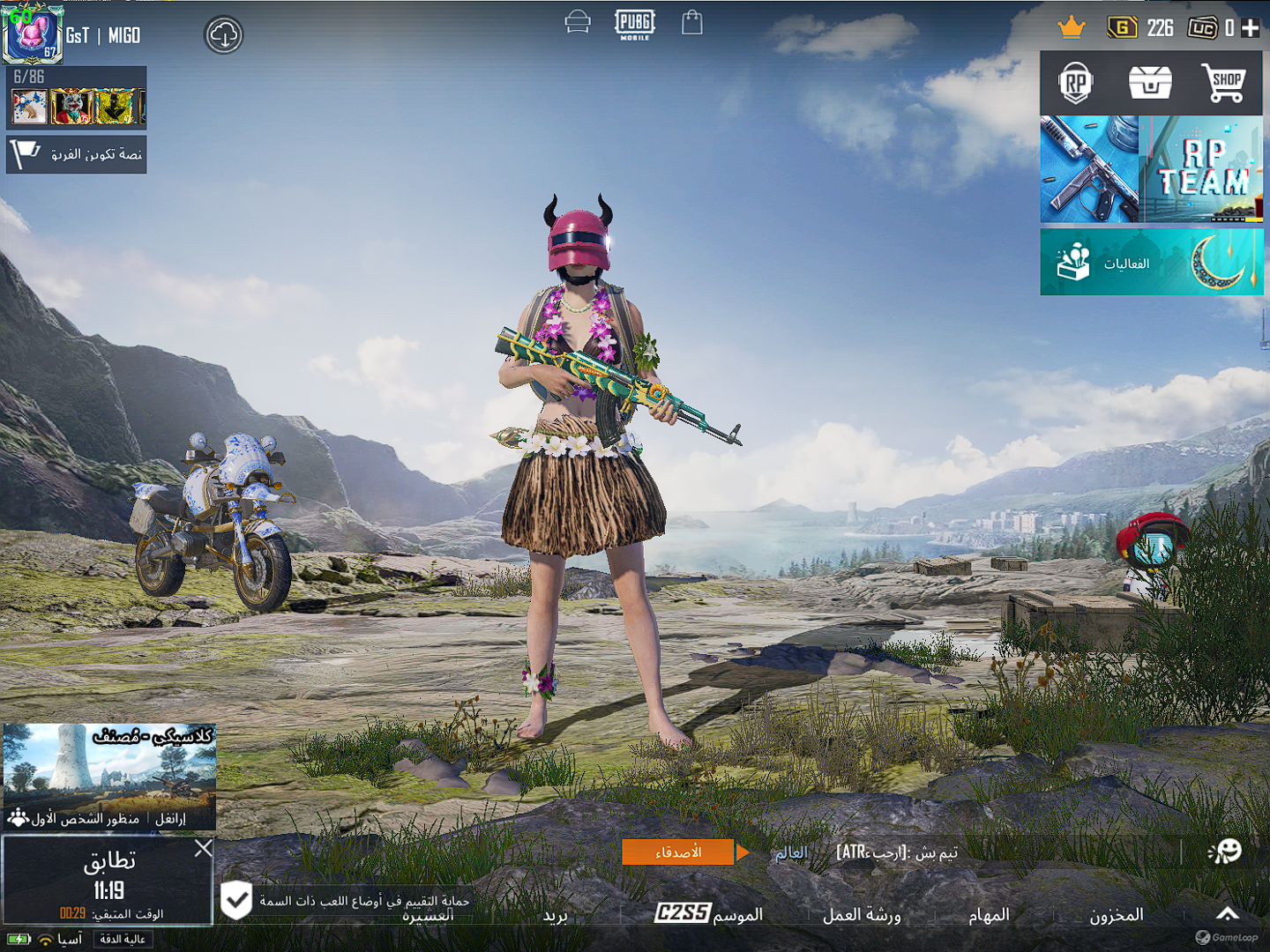The height and width of the screenshot is (952, 1270).
Task: Open the emoji chat icon
Action: pos(1225,852)
